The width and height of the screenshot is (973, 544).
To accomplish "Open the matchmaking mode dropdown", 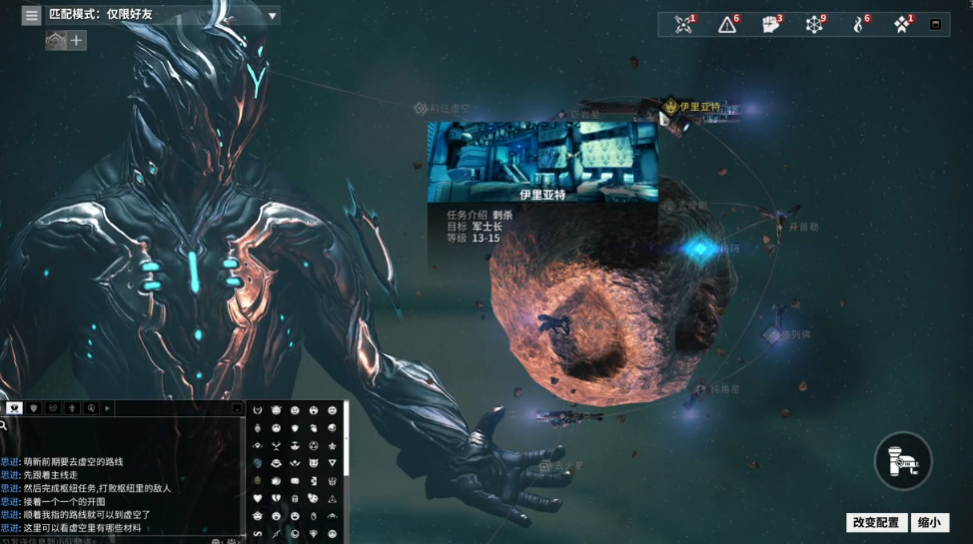I will [x=272, y=16].
